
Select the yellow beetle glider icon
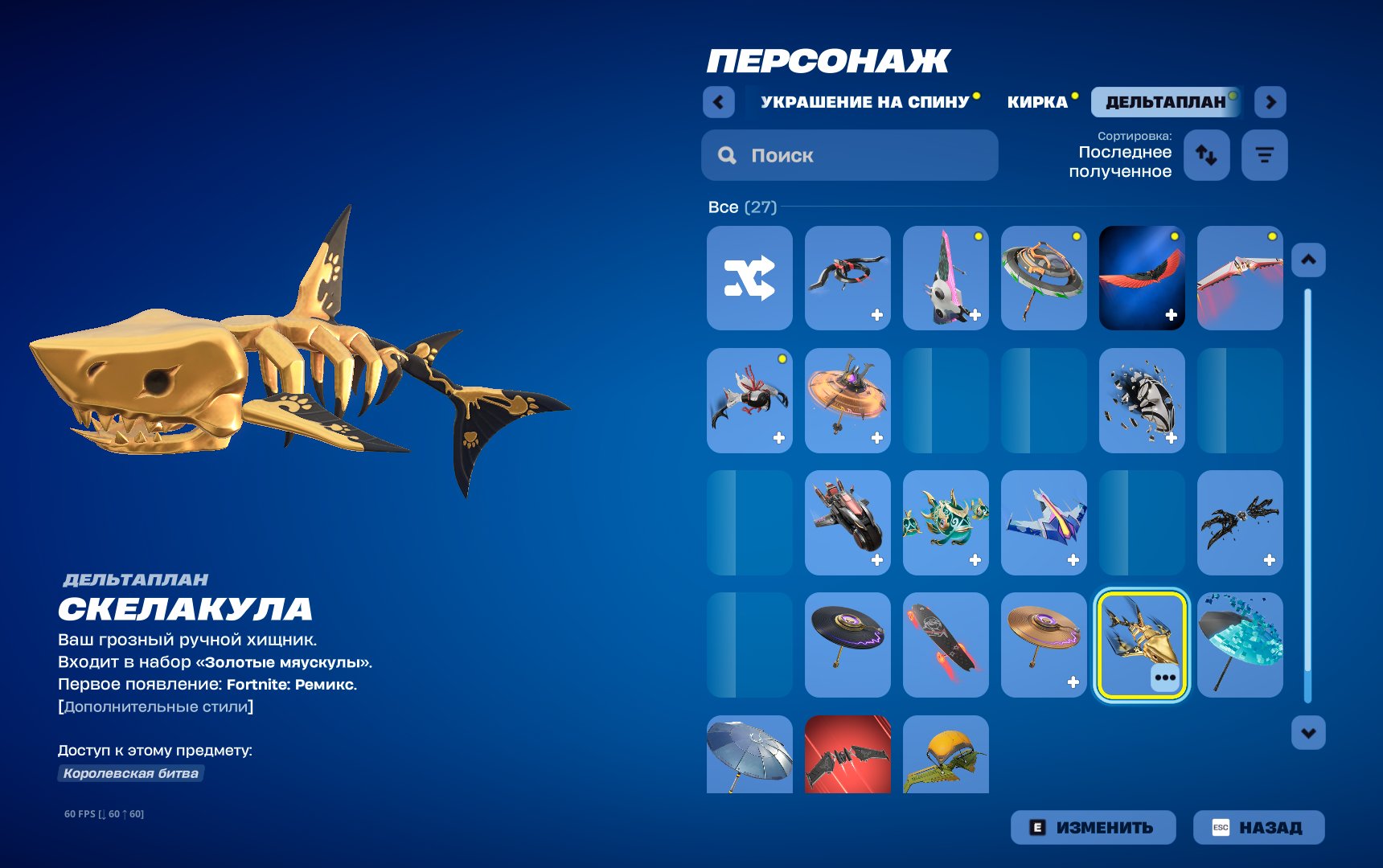coord(946,755)
